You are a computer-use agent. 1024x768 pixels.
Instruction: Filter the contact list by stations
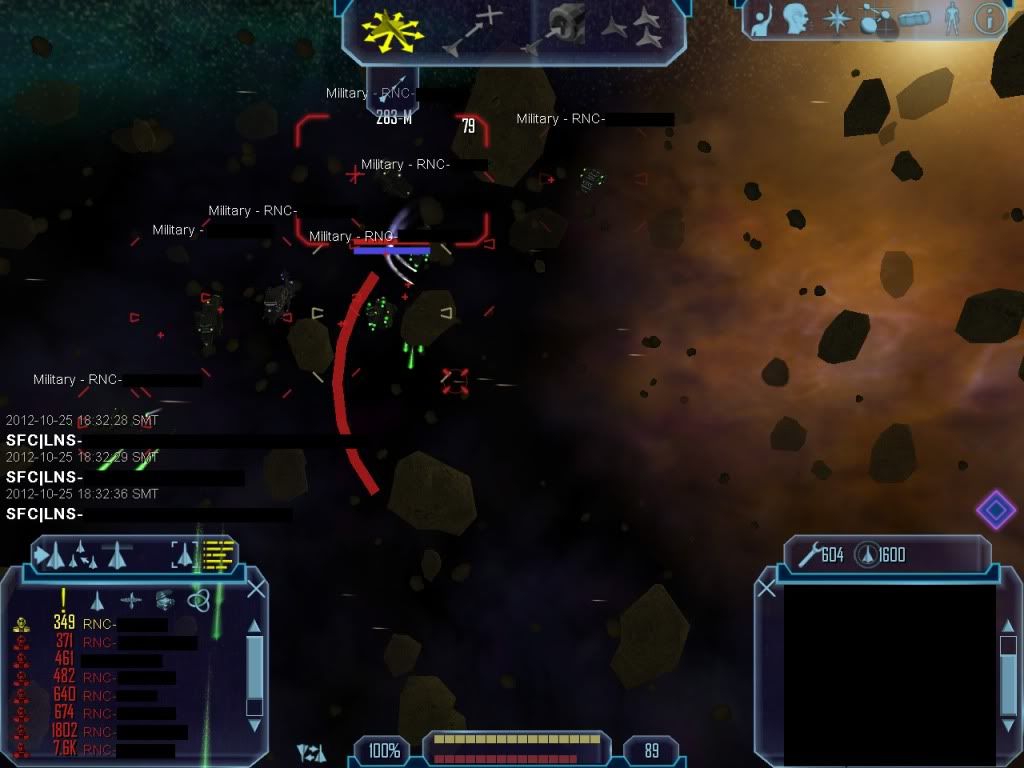point(166,600)
